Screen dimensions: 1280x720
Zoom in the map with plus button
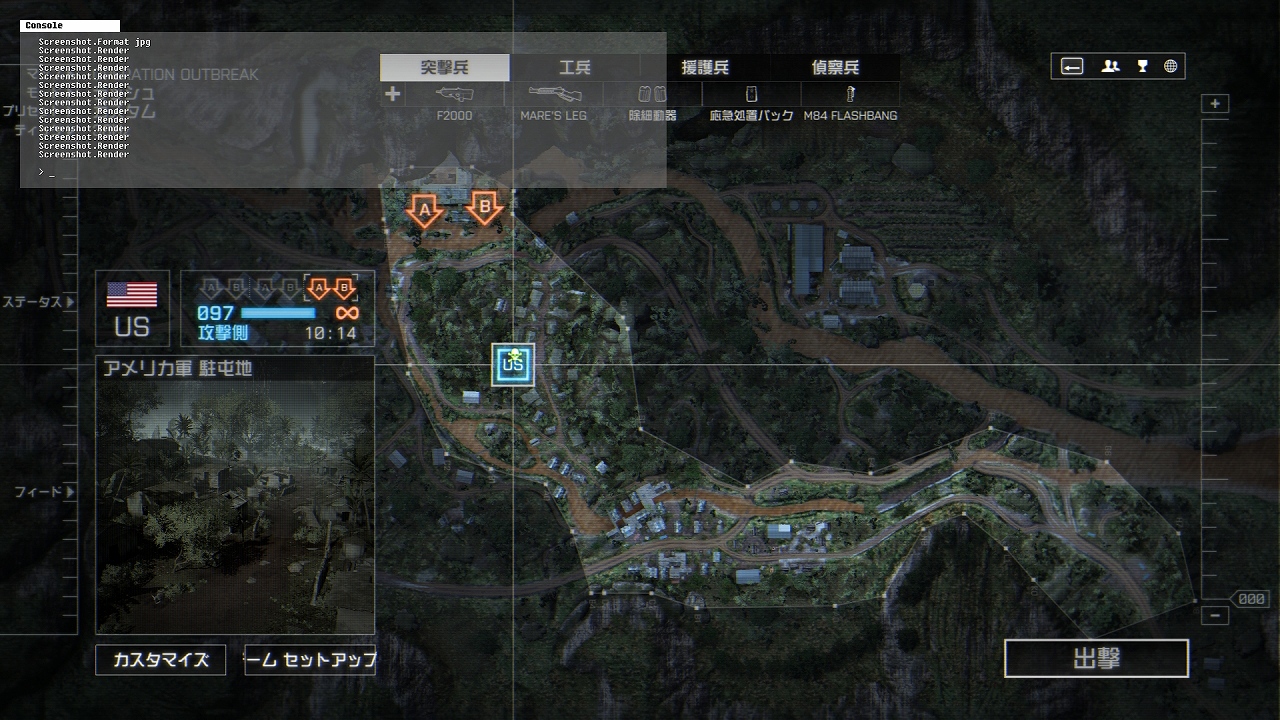1215,104
